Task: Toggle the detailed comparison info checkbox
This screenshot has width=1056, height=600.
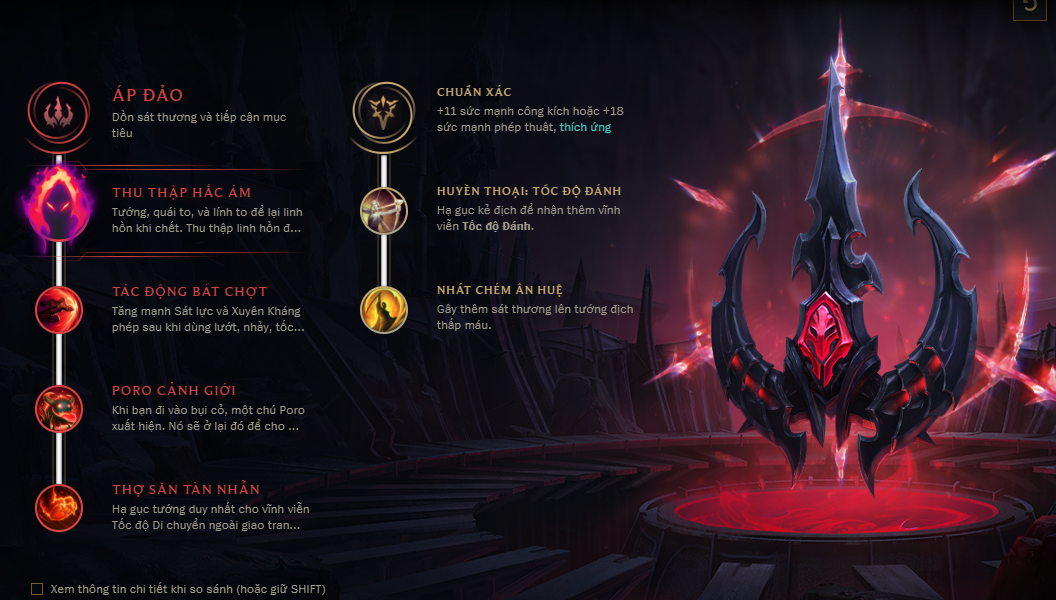Action: [x=37, y=589]
